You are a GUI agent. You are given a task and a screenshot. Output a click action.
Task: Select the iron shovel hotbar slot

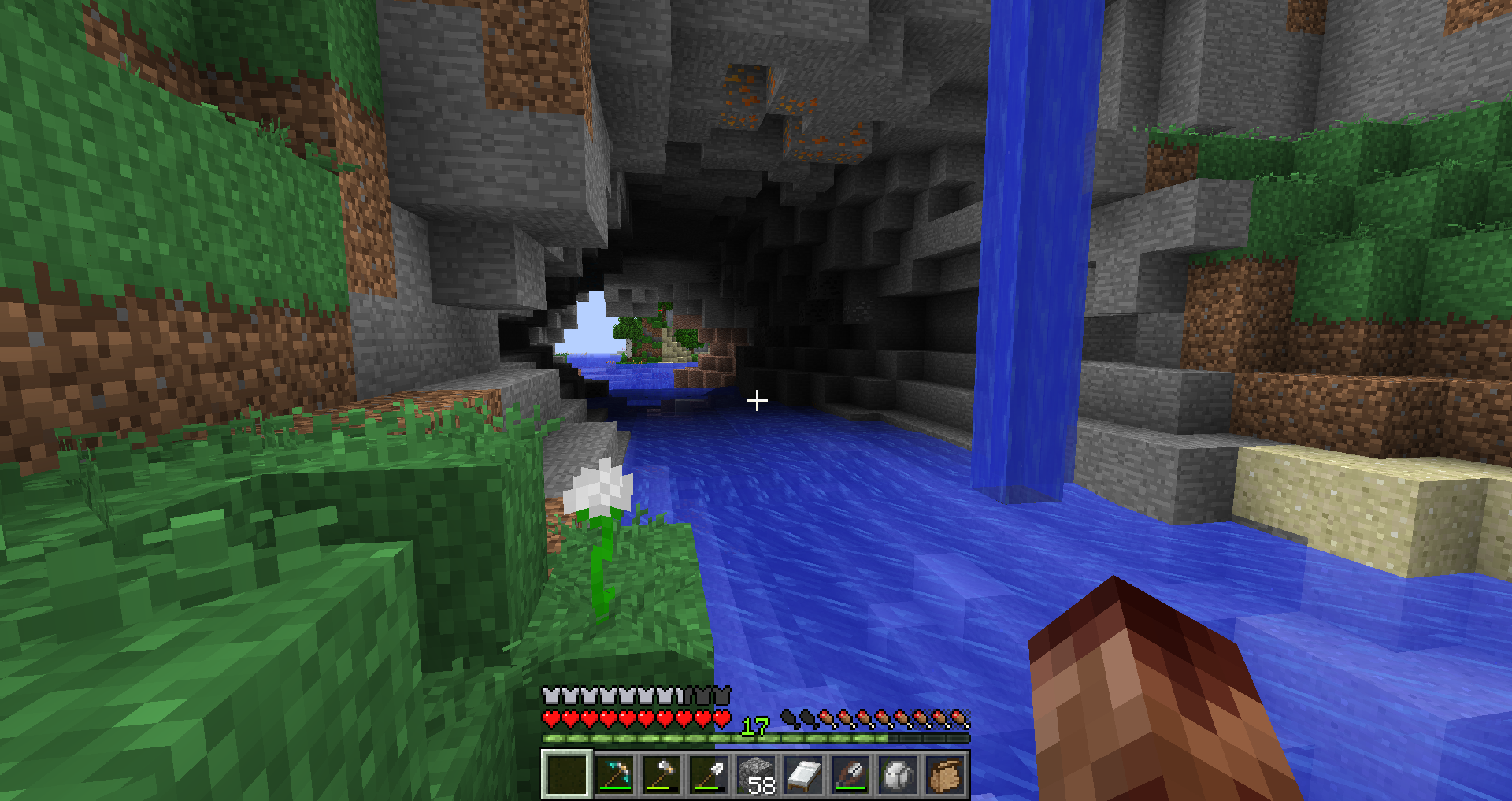(709, 775)
